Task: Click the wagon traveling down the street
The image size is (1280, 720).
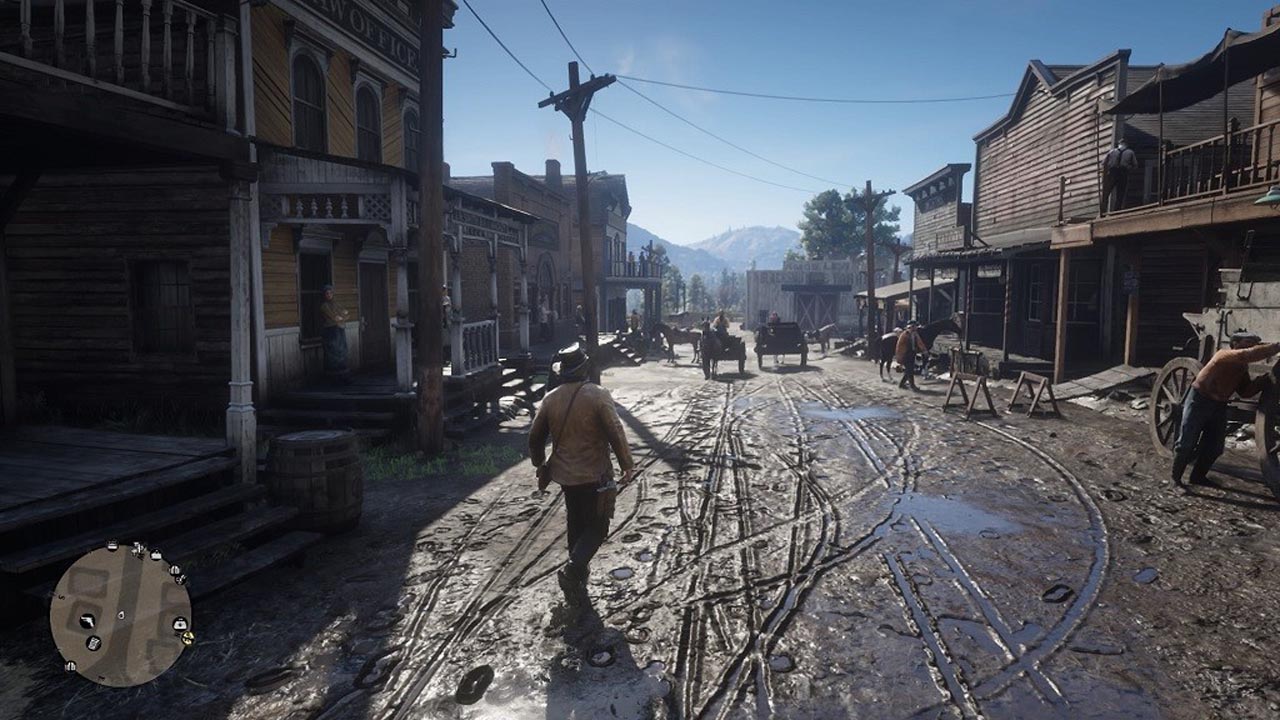Action: tap(780, 340)
